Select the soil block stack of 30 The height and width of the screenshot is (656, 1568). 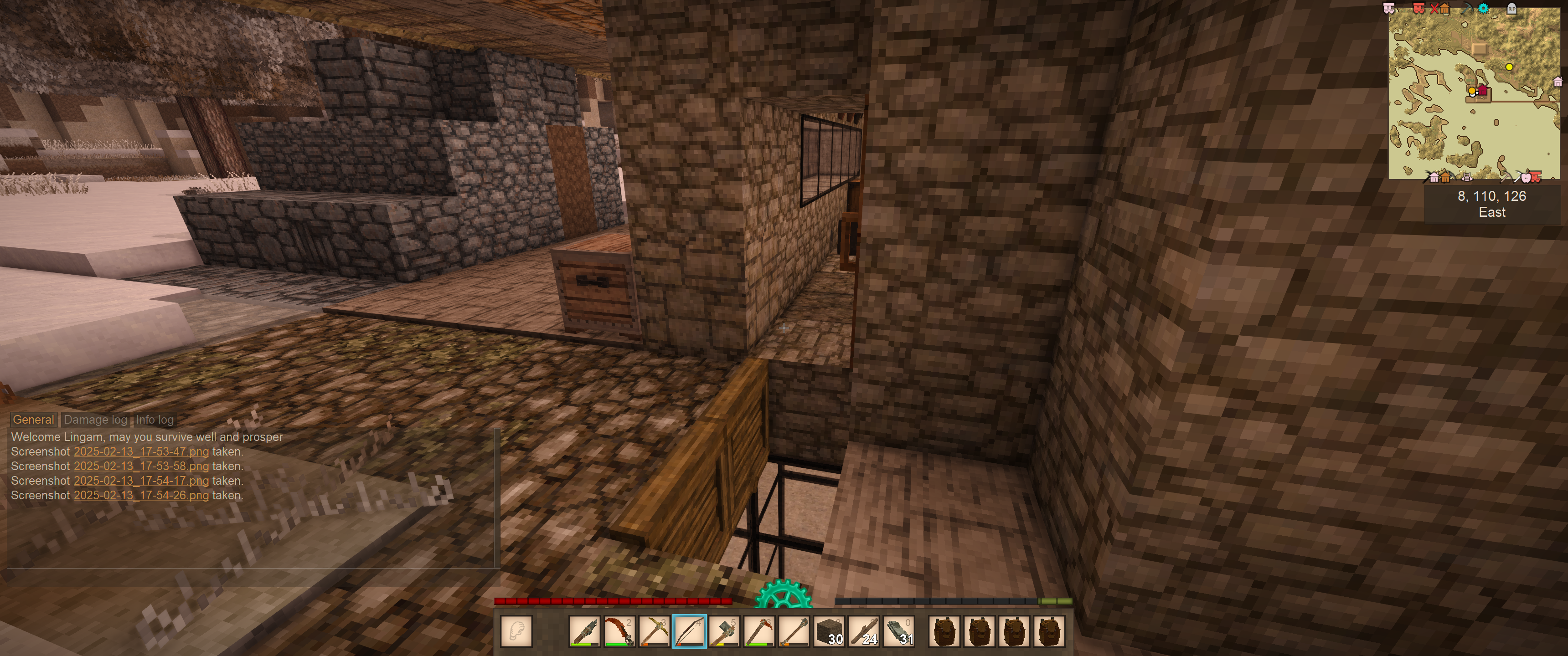(x=830, y=631)
